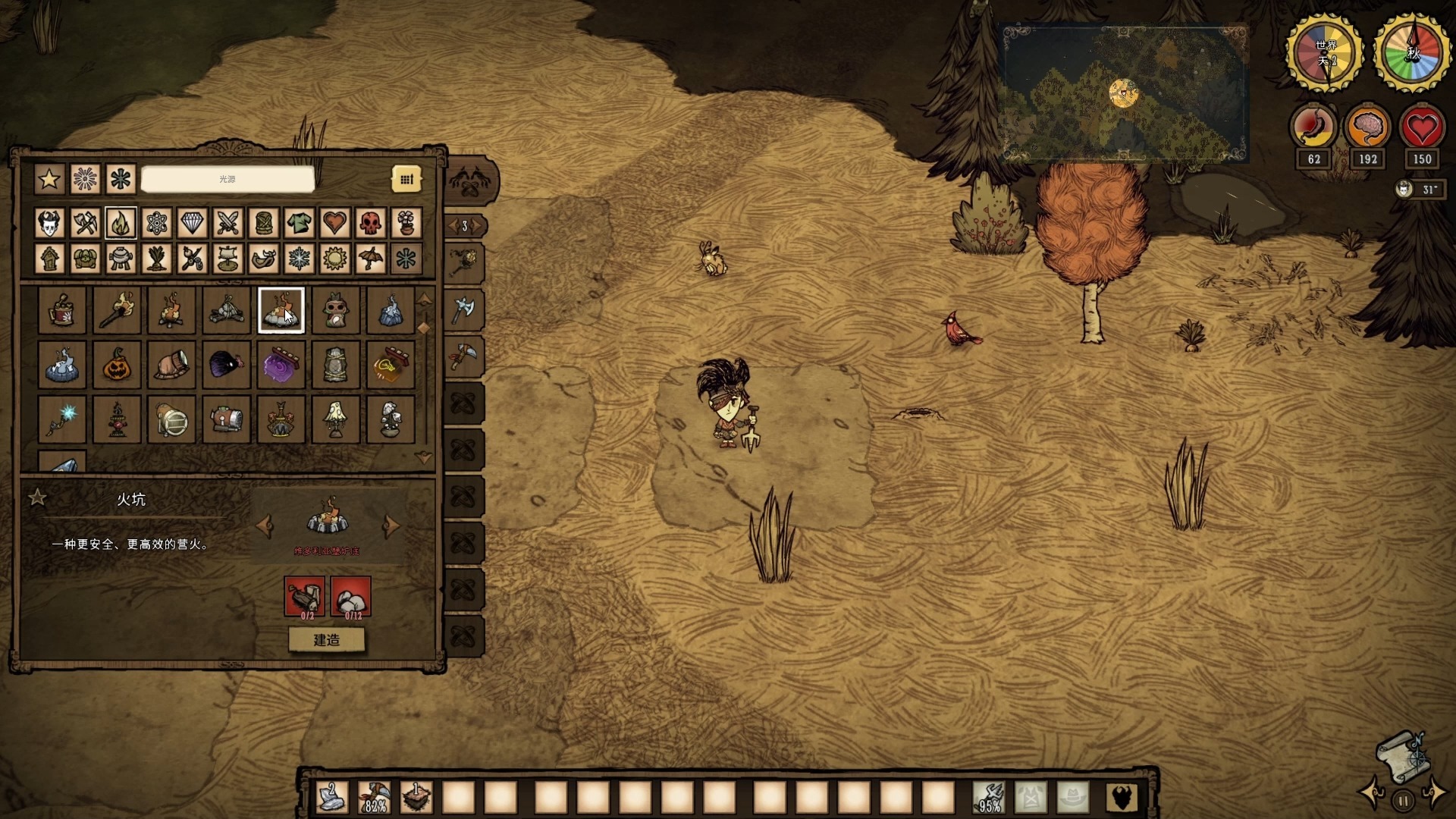This screenshot has height=819, width=1456.
Task: Favorite the fire pit recipe star
Action: click(37, 497)
